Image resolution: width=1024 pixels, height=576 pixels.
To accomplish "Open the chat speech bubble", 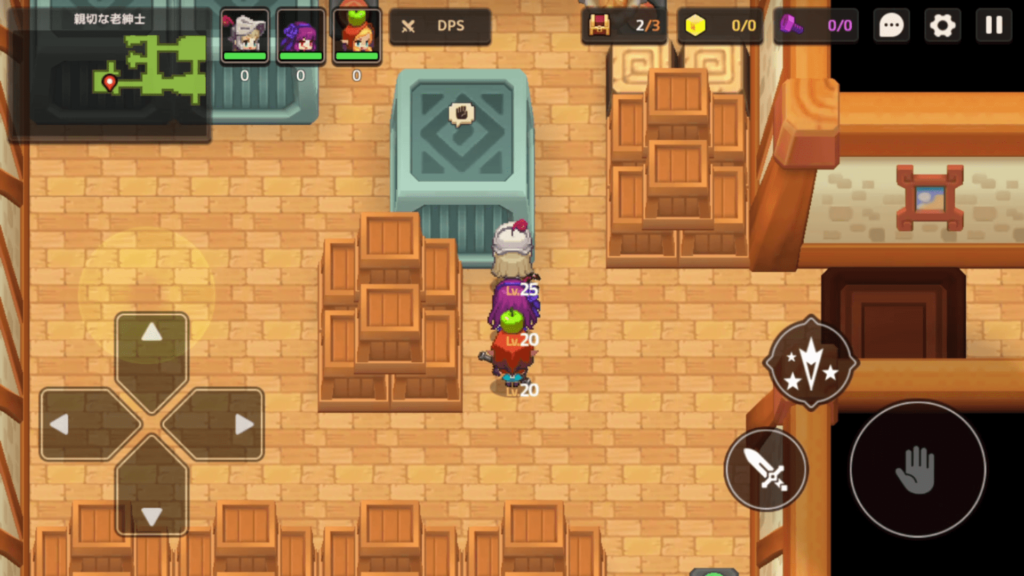I will 891,26.
